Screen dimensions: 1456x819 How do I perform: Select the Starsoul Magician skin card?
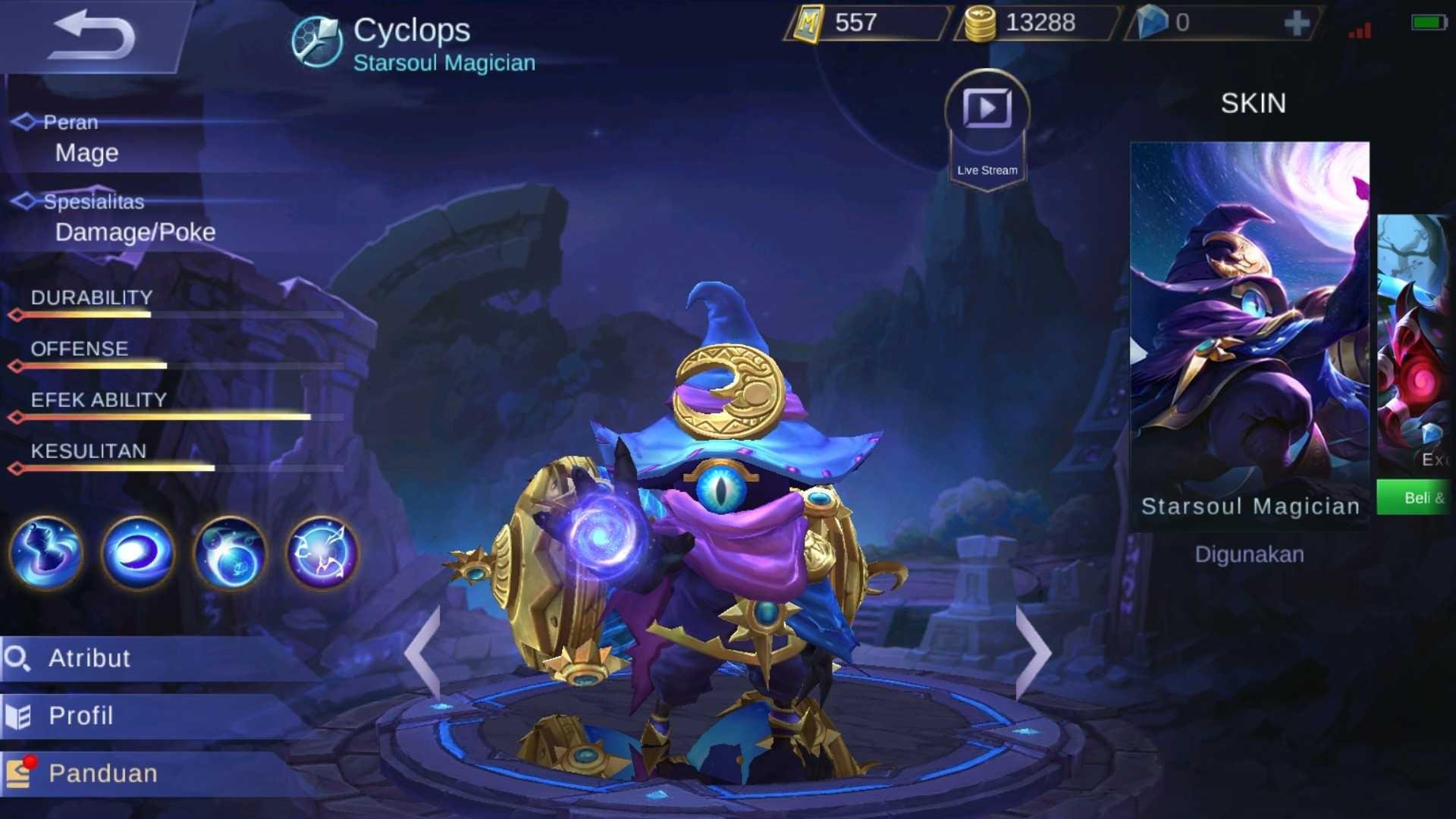pyautogui.click(x=1249, y=334)
